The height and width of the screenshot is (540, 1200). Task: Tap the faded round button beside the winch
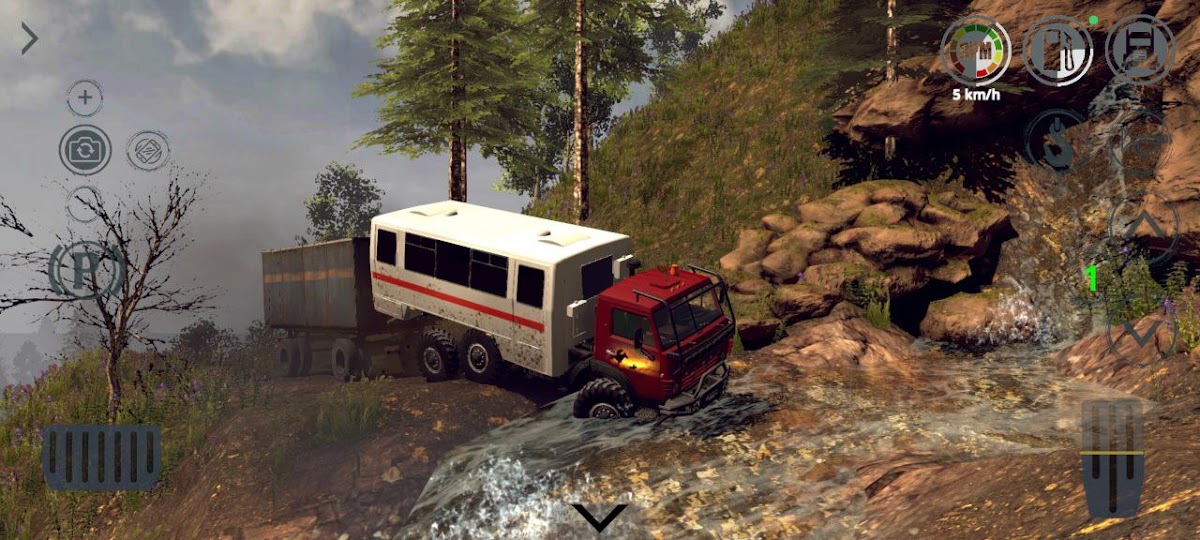pos(1142,143)
